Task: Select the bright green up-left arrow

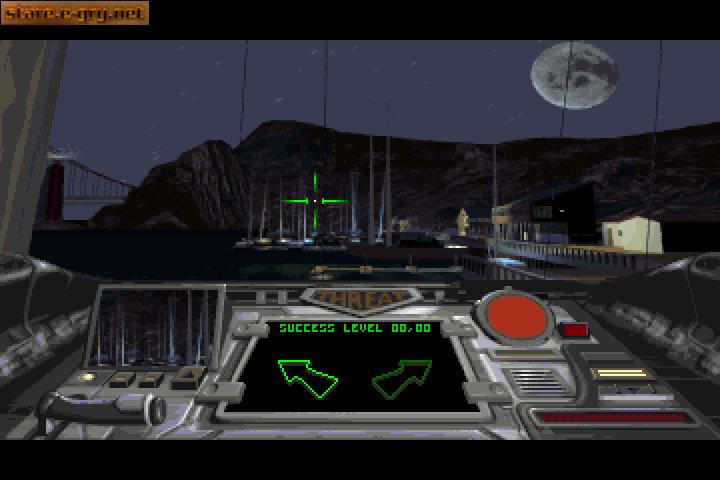Action: pos(307,376)
